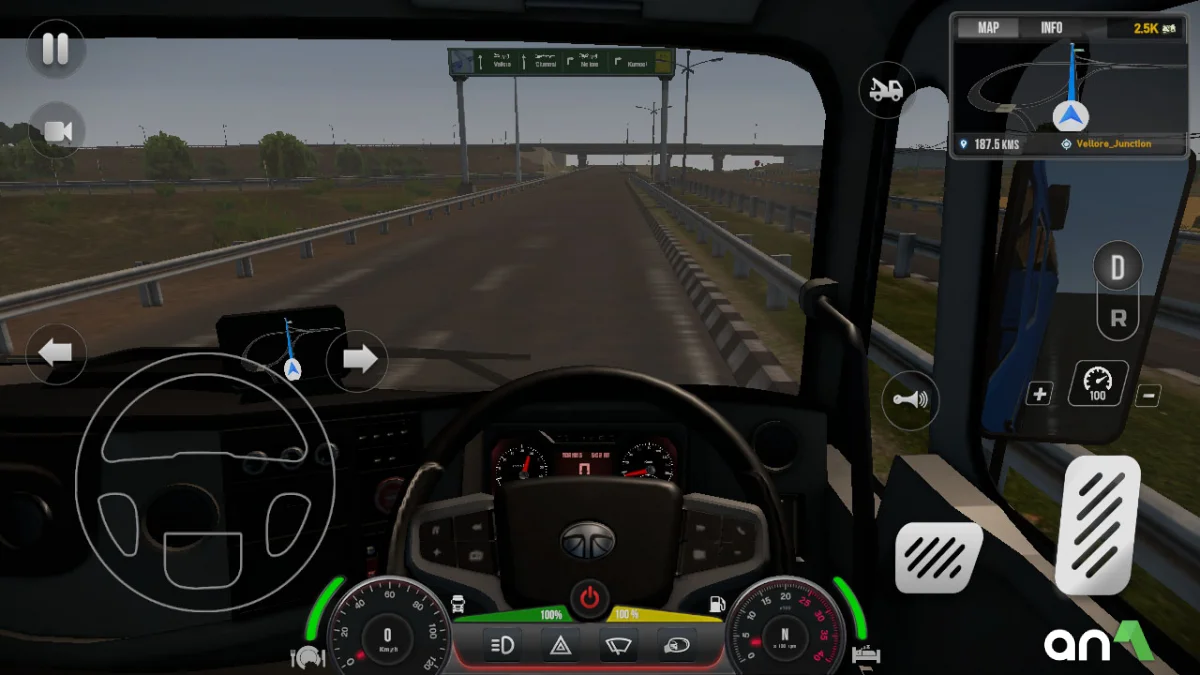The width and height of the screenshot is (1200, 675).
Task: Shift into Drive gear D
Action: pos(1117,267)
